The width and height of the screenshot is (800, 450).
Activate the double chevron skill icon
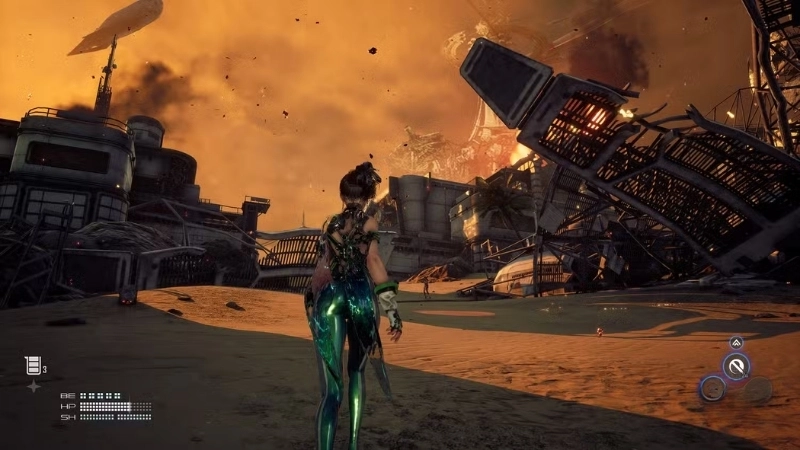[x=736, y=343]
